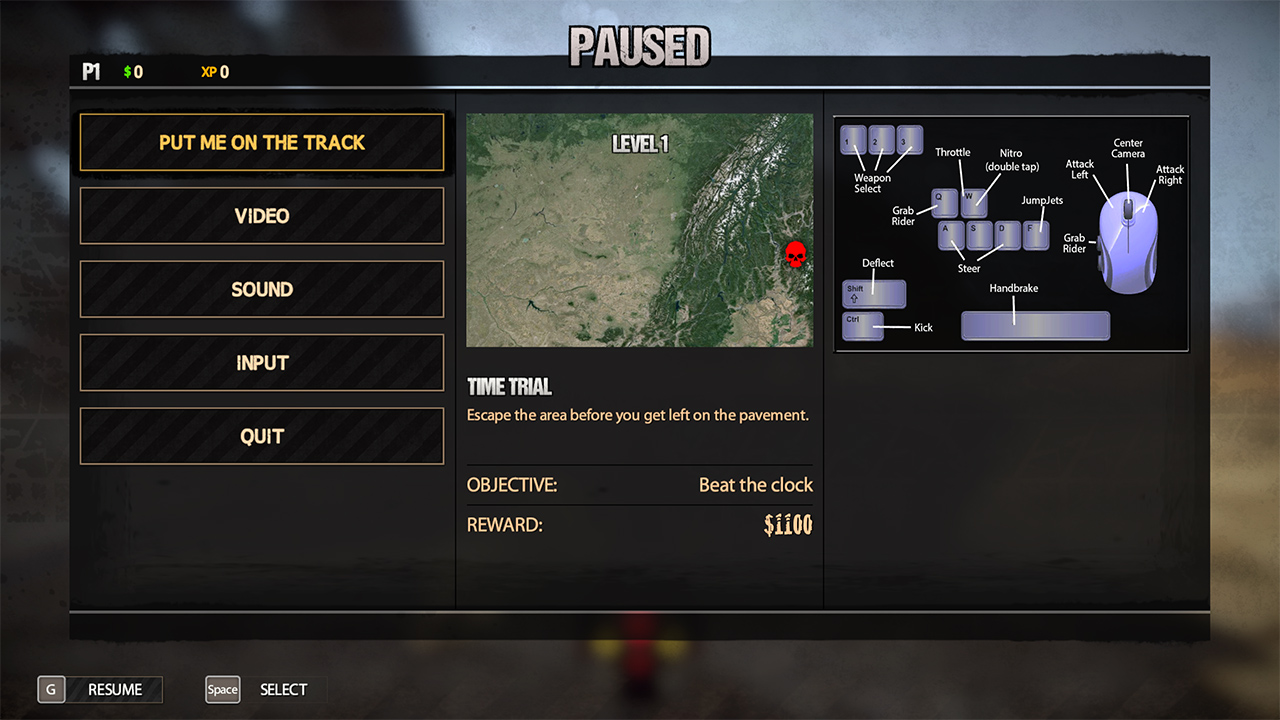The image size is (1280, 720).
Task: Click the Level 1 map thumbnail
Action: pos(639,230)
